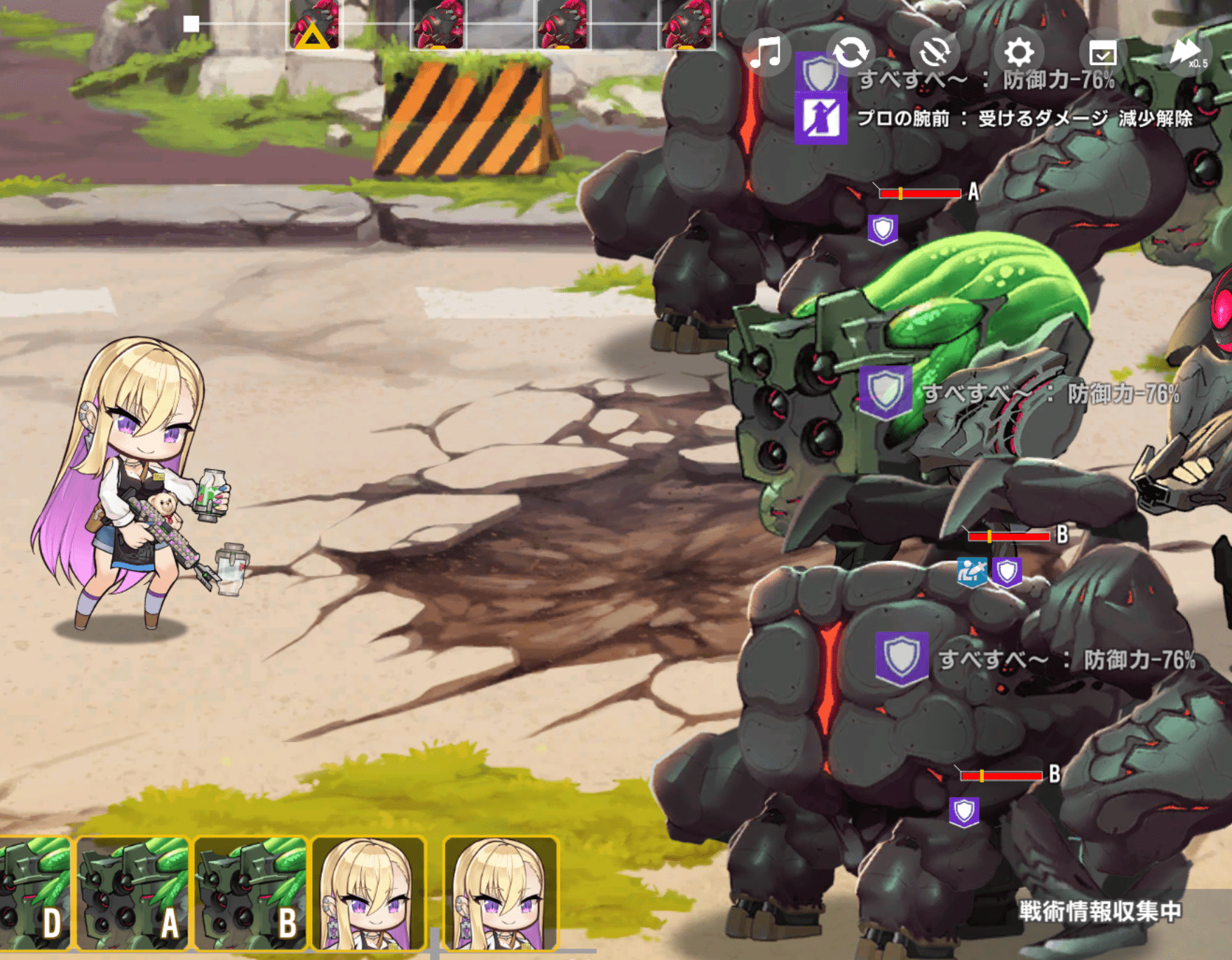This screenshot has width=1232, height=960.
Task: Select the enemy turn portrait labeled D
Action: point(35,893)
